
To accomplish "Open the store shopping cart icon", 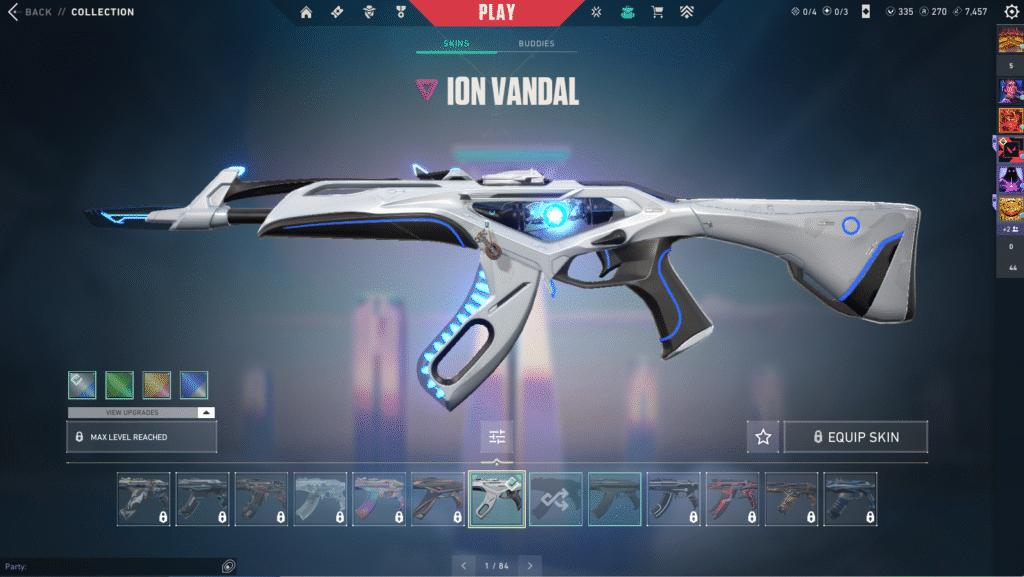I will tap(657, 13).
